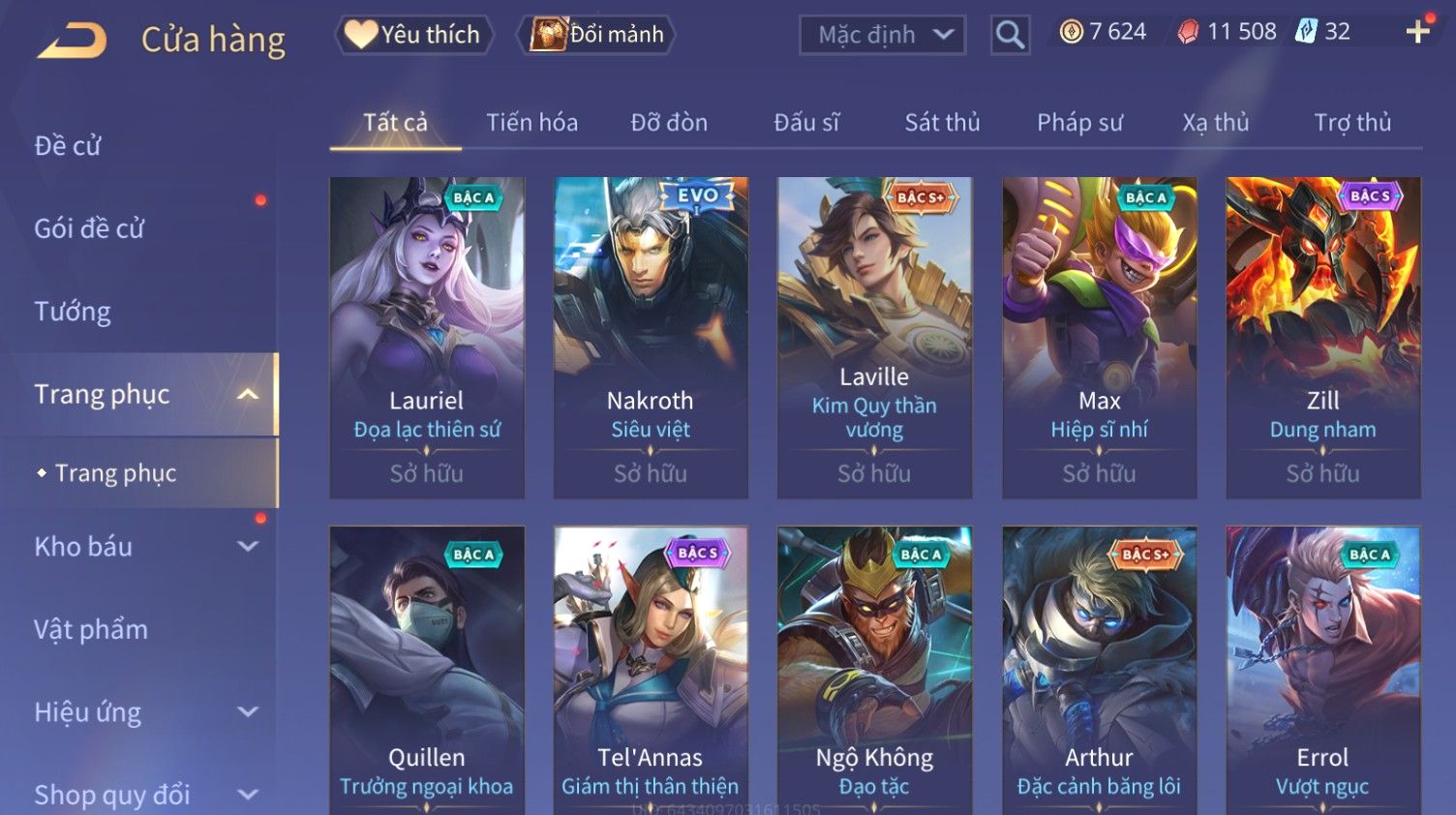This screenshot has height=815, width=1456.
Task: Open the Yêu thích favorites list
Action: coord(414,35)
